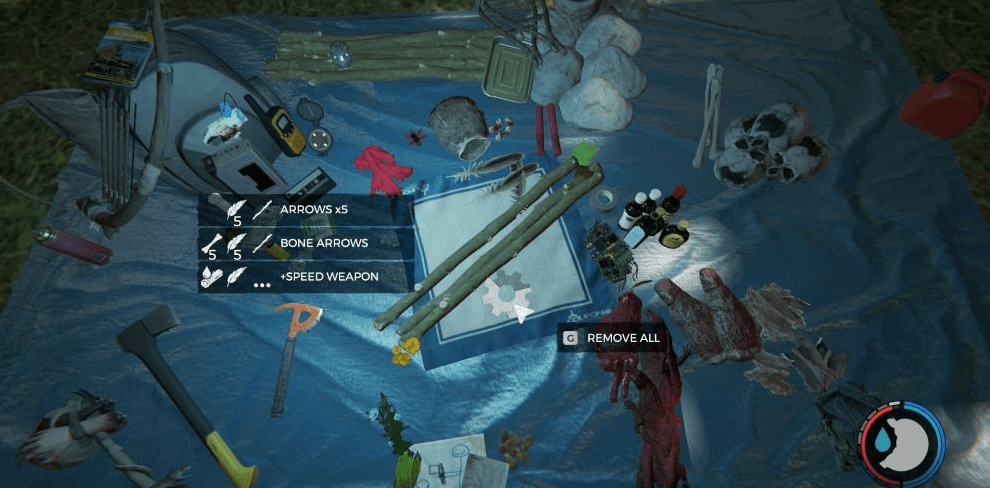Select the red fuel can

tap(945, 103)
